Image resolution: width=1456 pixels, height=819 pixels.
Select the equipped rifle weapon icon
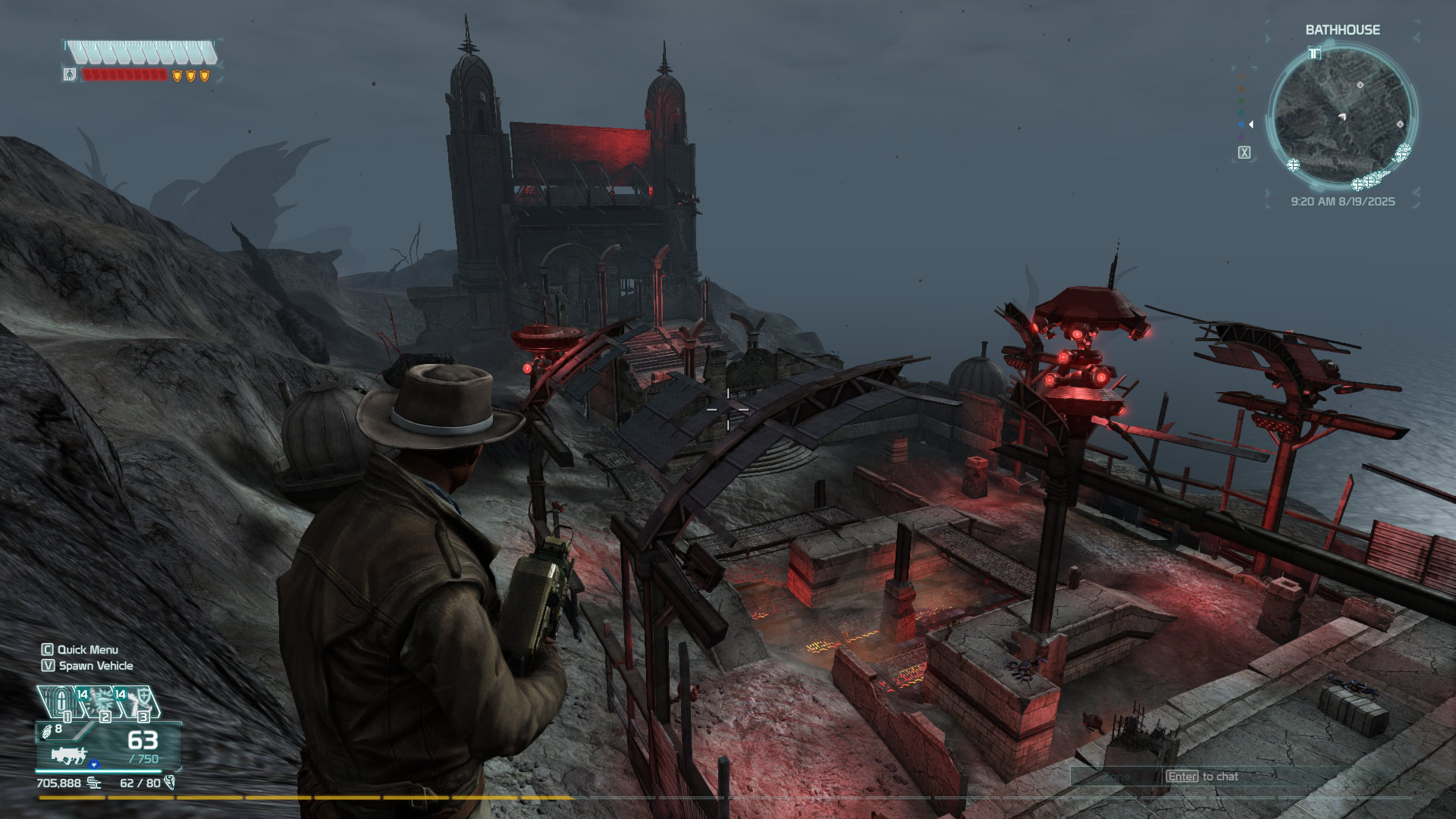coord(69,755)
